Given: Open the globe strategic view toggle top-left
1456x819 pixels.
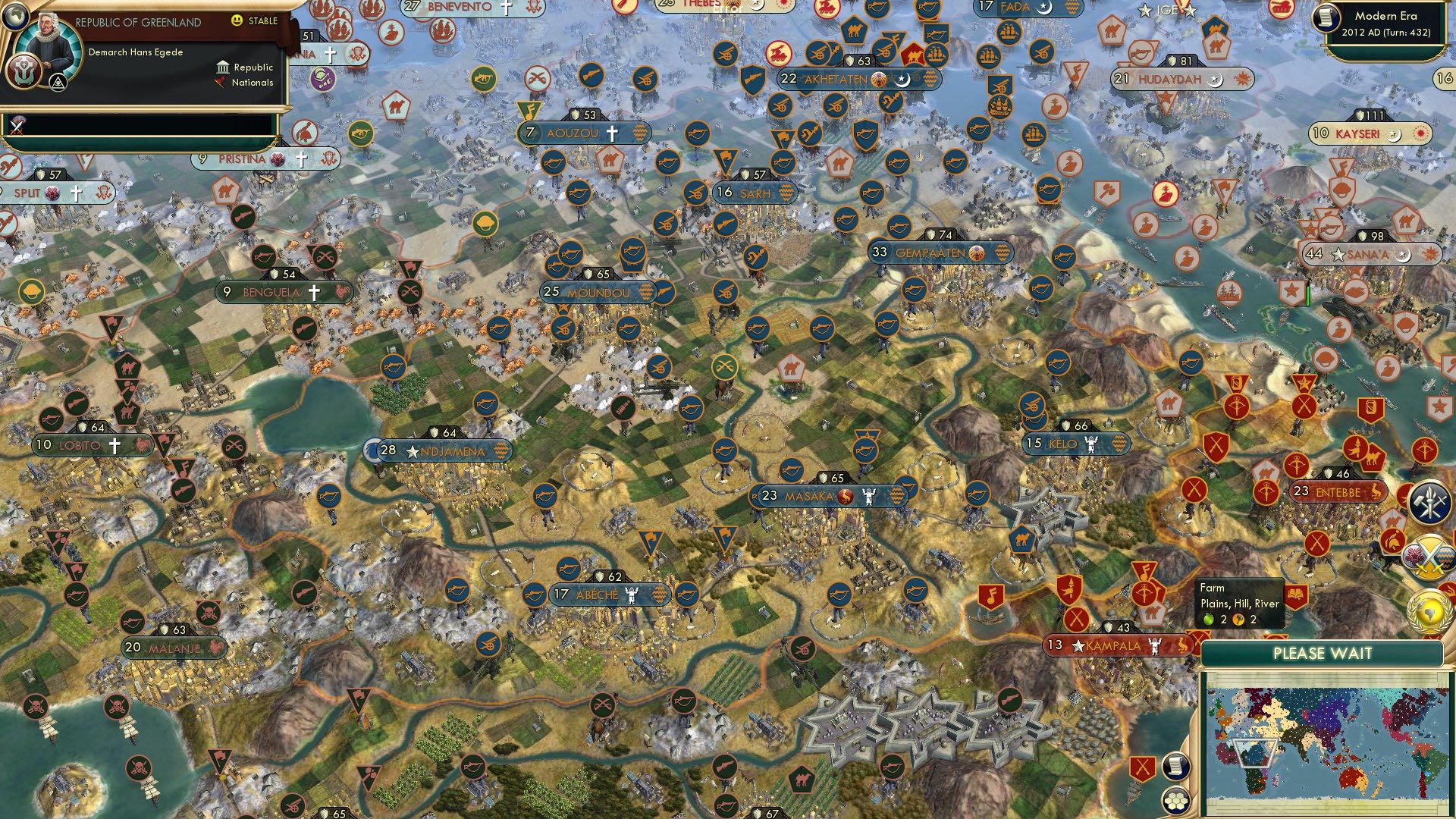Looking at the screenshot, I should pos(15,17).
